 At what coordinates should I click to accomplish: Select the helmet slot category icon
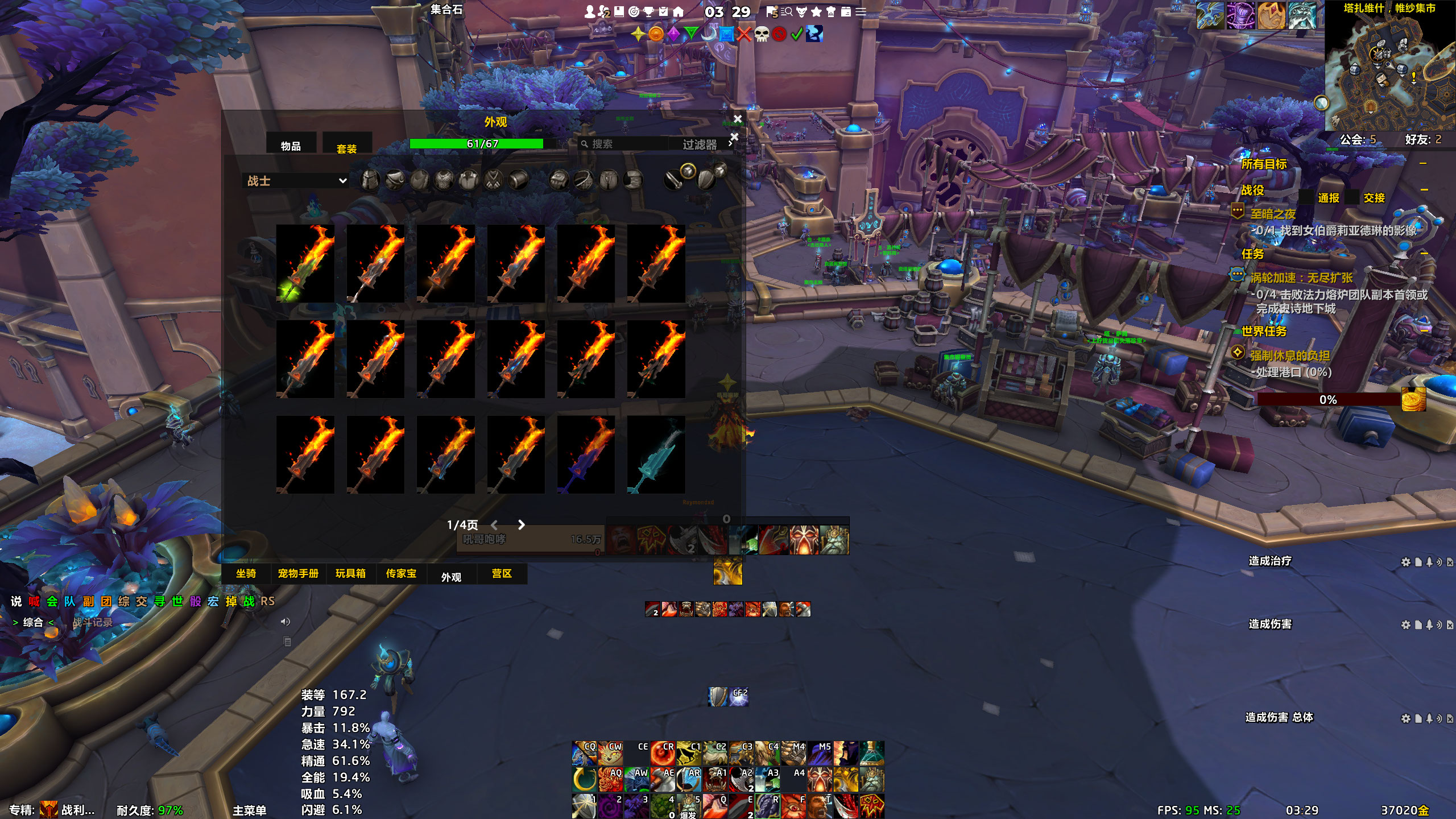tap(370, 180)
